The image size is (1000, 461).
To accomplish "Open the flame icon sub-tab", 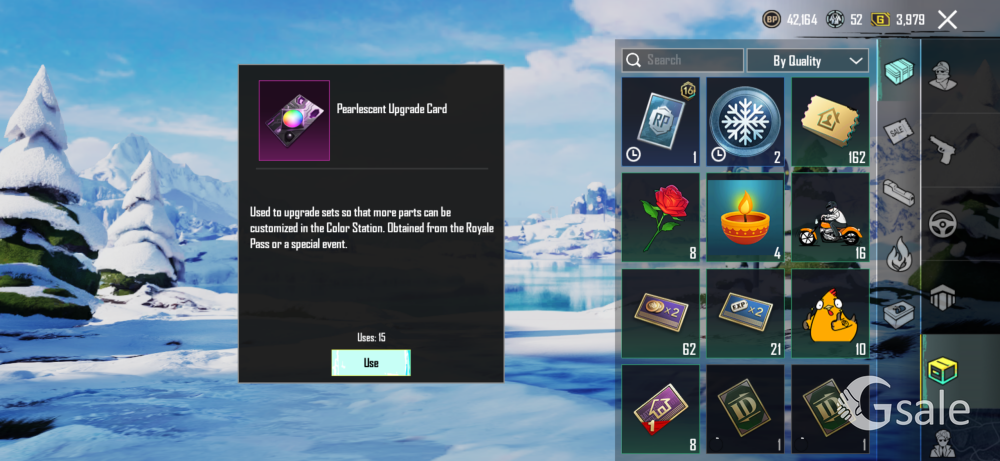I will tap(898, 256).
